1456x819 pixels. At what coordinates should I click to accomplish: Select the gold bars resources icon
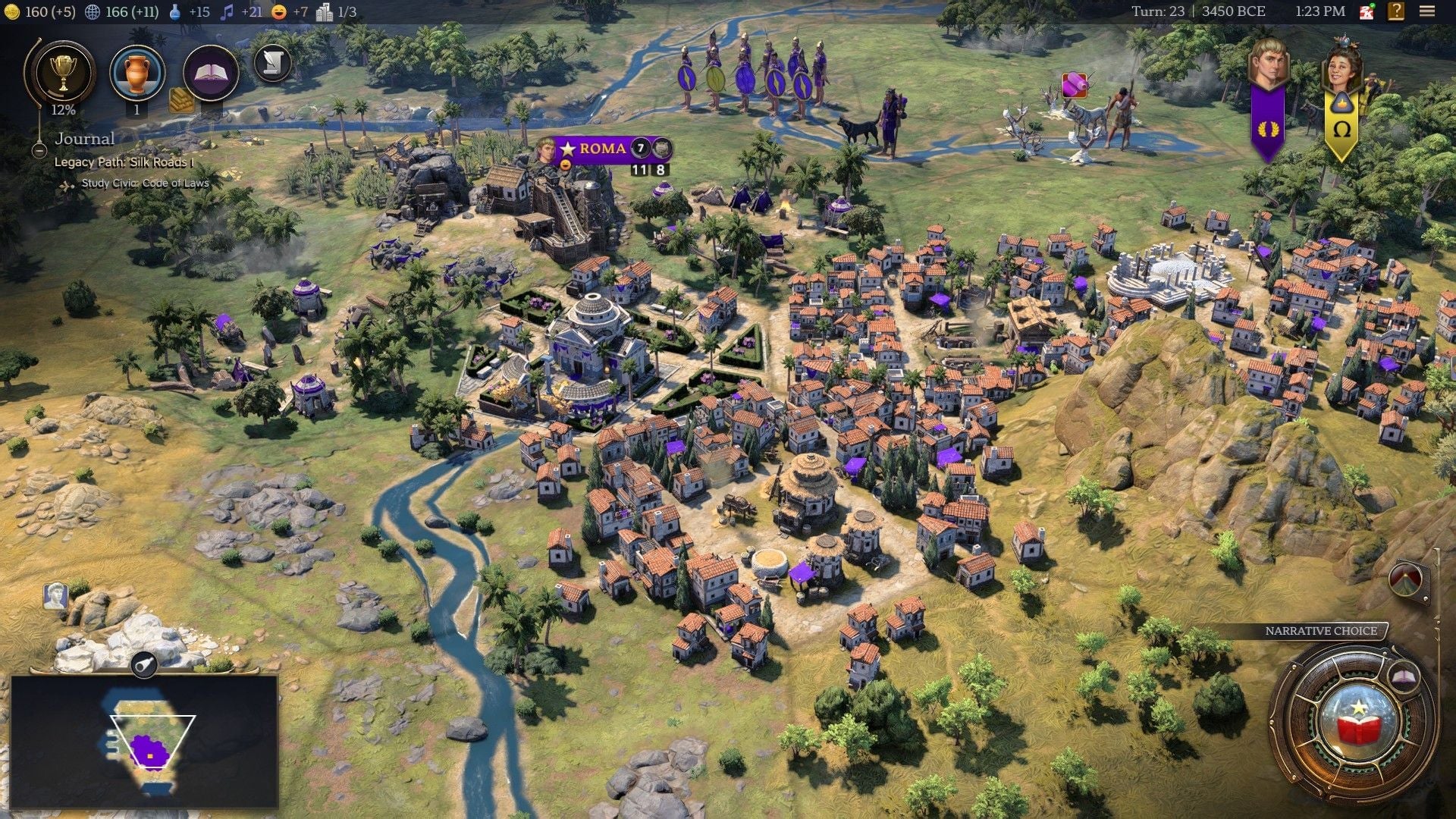tap(181, 100)
